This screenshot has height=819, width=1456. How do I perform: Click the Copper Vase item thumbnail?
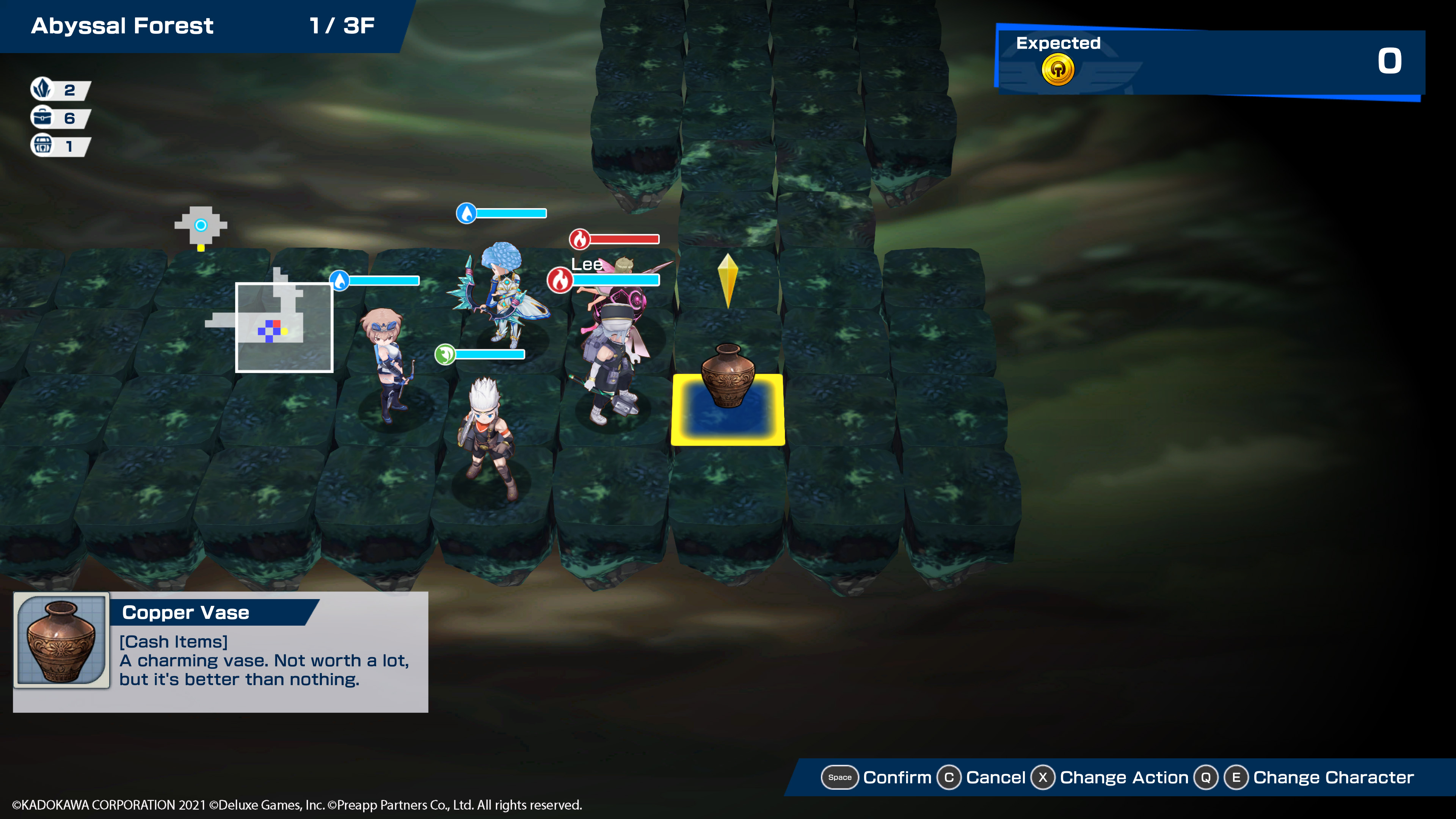(x=61, y=640)
